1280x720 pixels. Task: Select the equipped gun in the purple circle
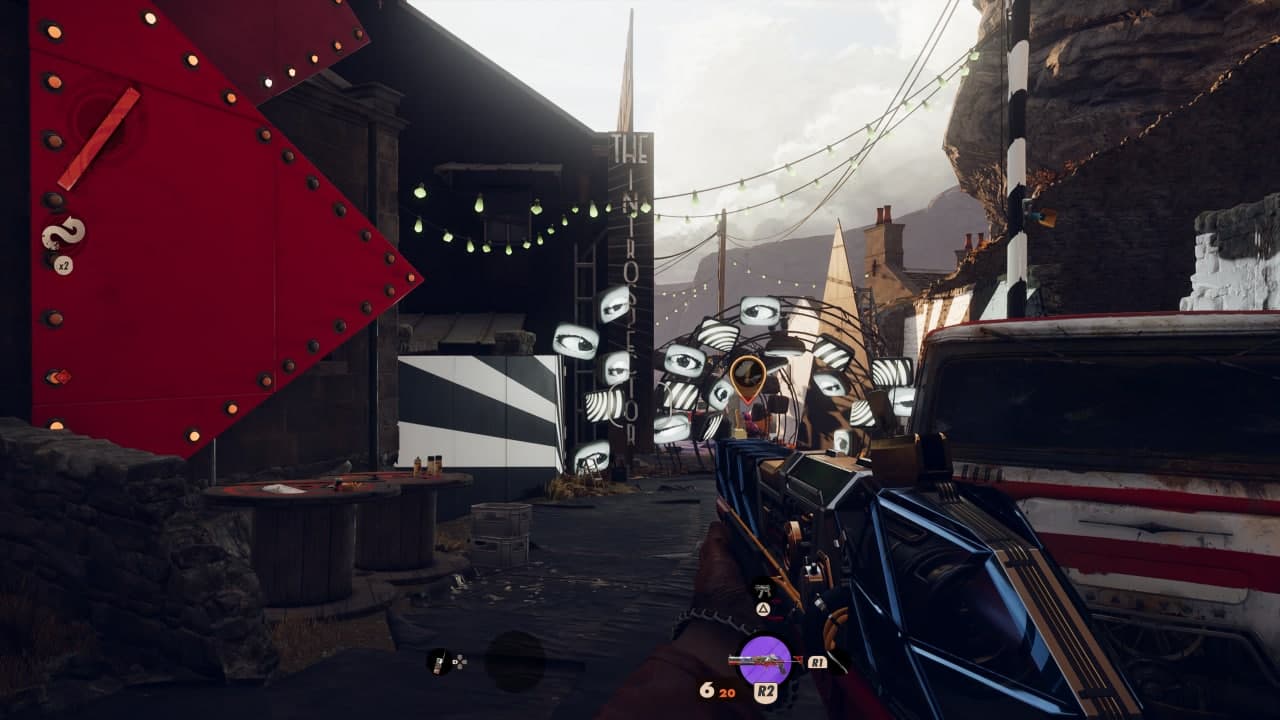(765, 659)
